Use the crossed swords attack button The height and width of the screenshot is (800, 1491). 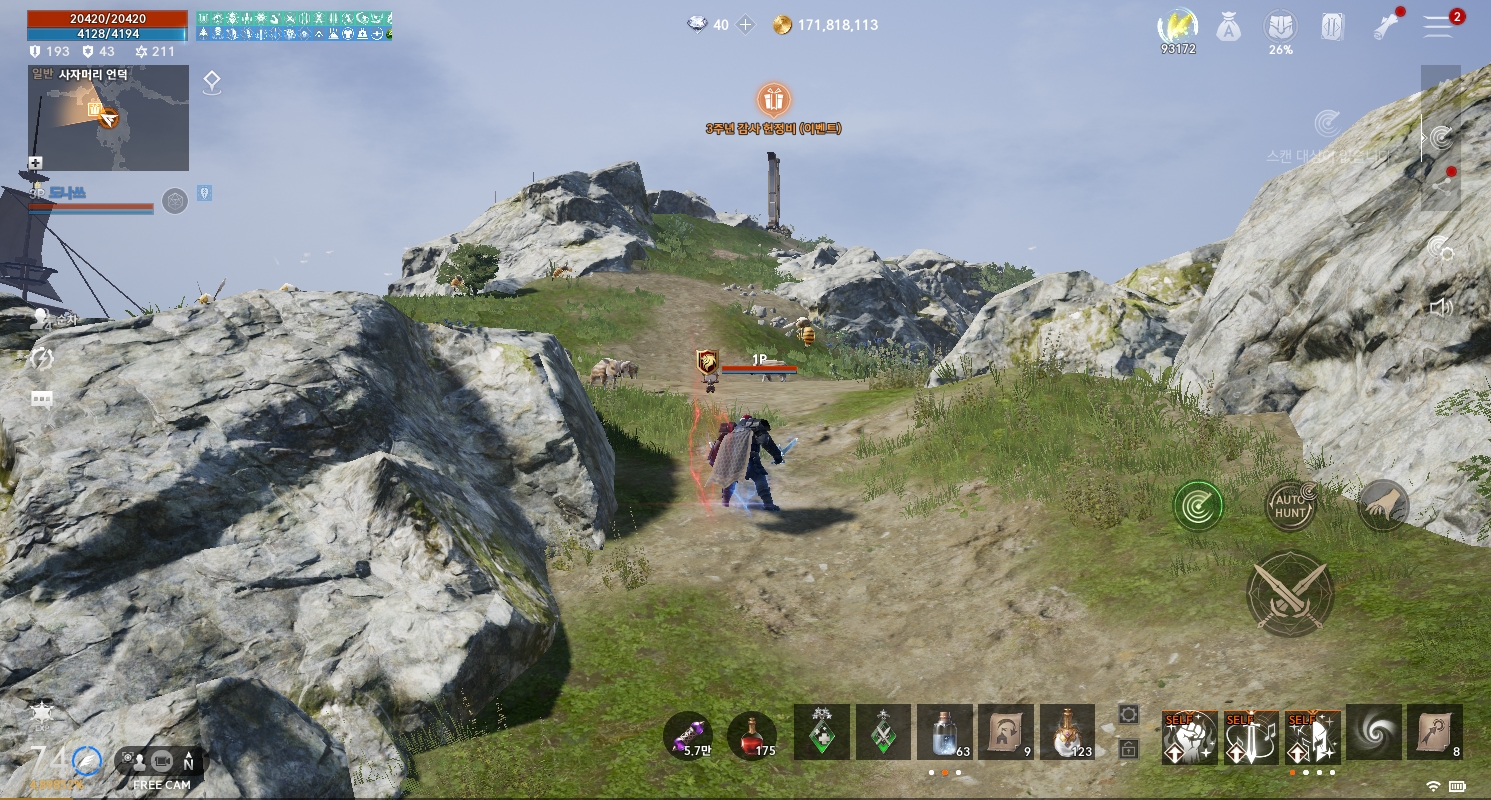(1290, 594)
